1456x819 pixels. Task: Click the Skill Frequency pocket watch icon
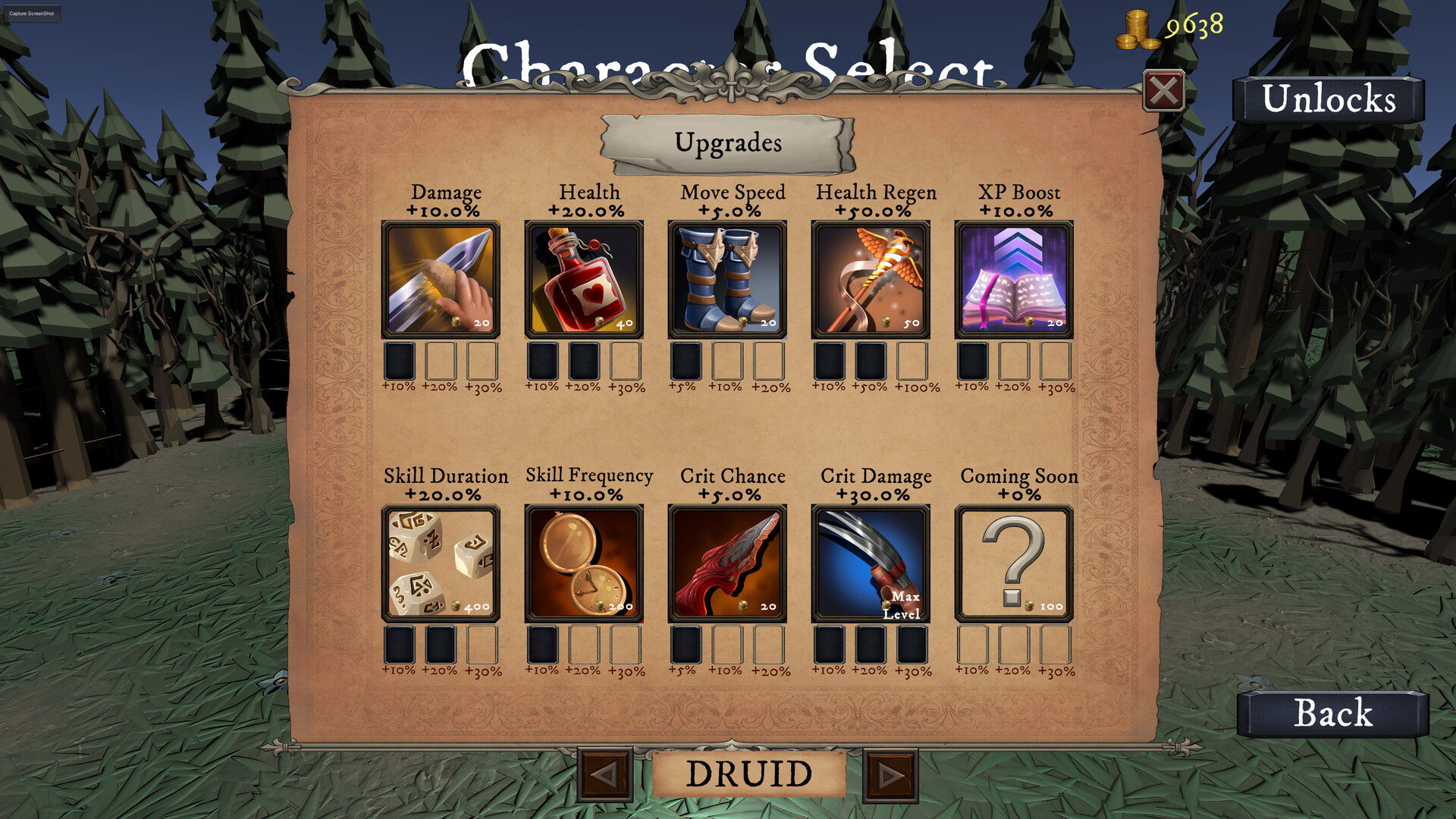(585, 562)
